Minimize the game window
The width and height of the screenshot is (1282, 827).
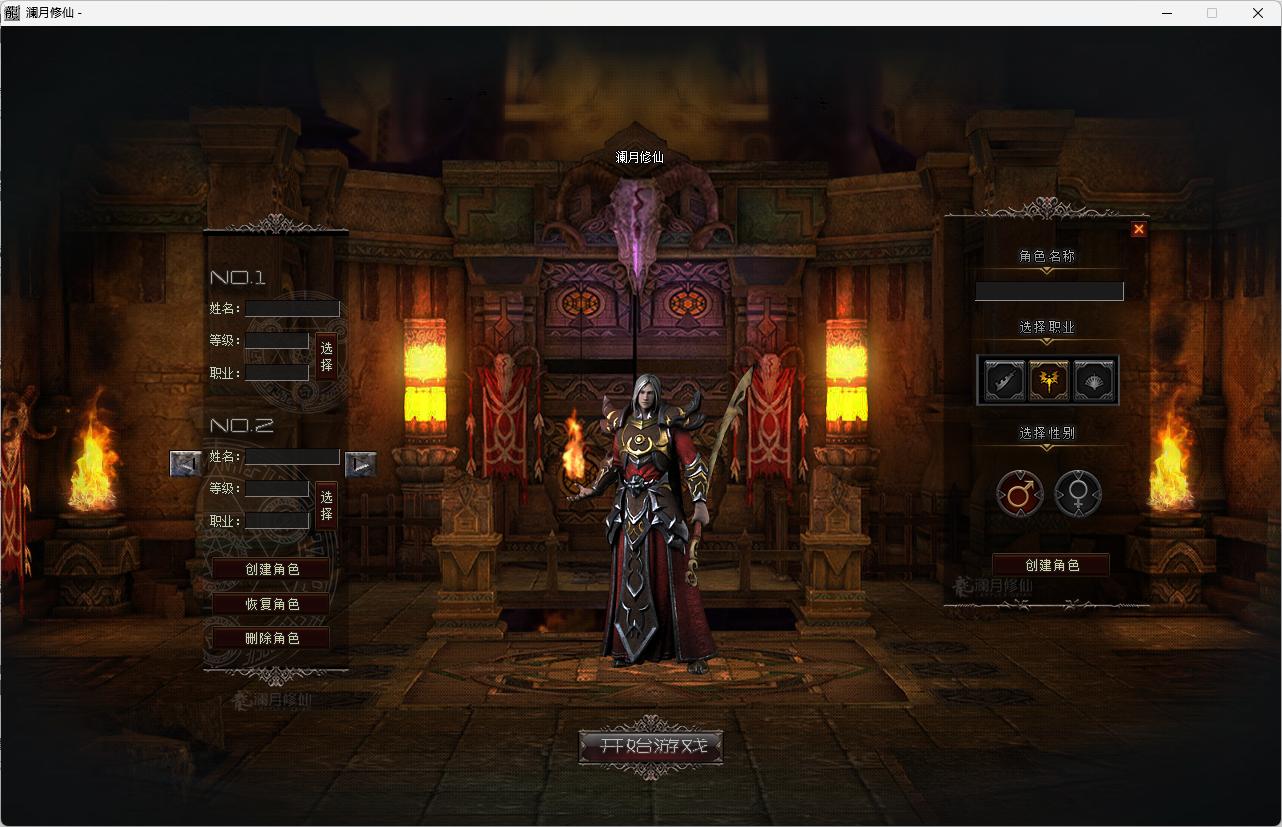pos(1168,13)
